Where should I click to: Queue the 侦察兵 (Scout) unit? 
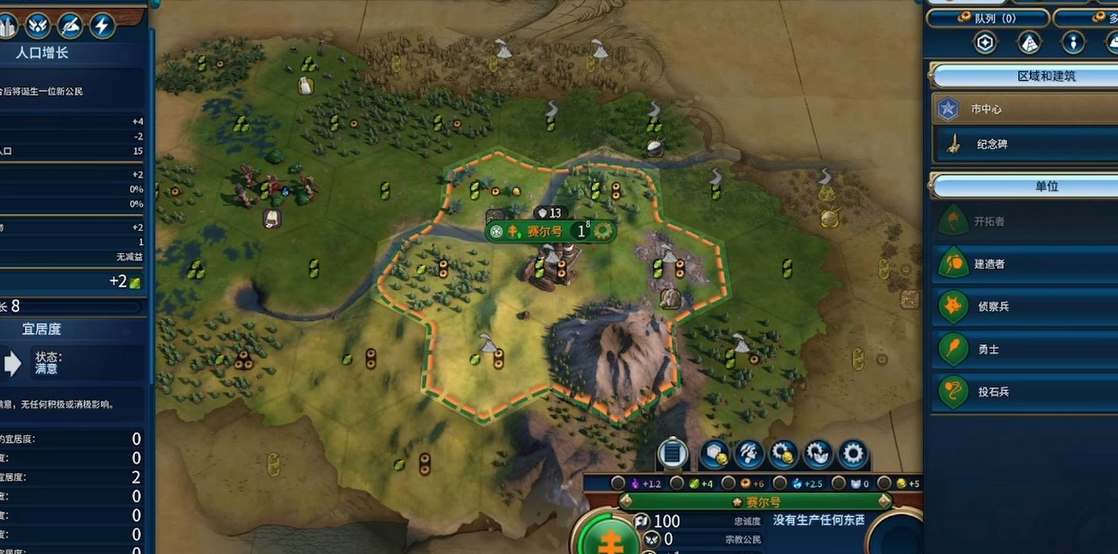point(1020,306)
